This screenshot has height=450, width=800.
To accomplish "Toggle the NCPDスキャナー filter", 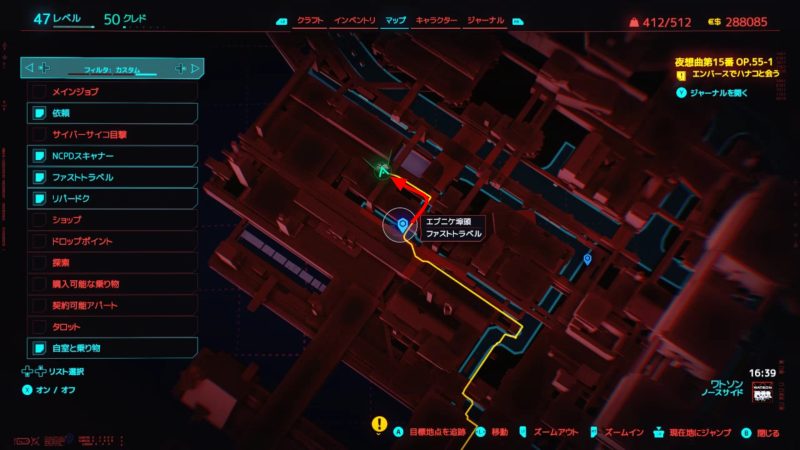I will click(x=113, y=156).
